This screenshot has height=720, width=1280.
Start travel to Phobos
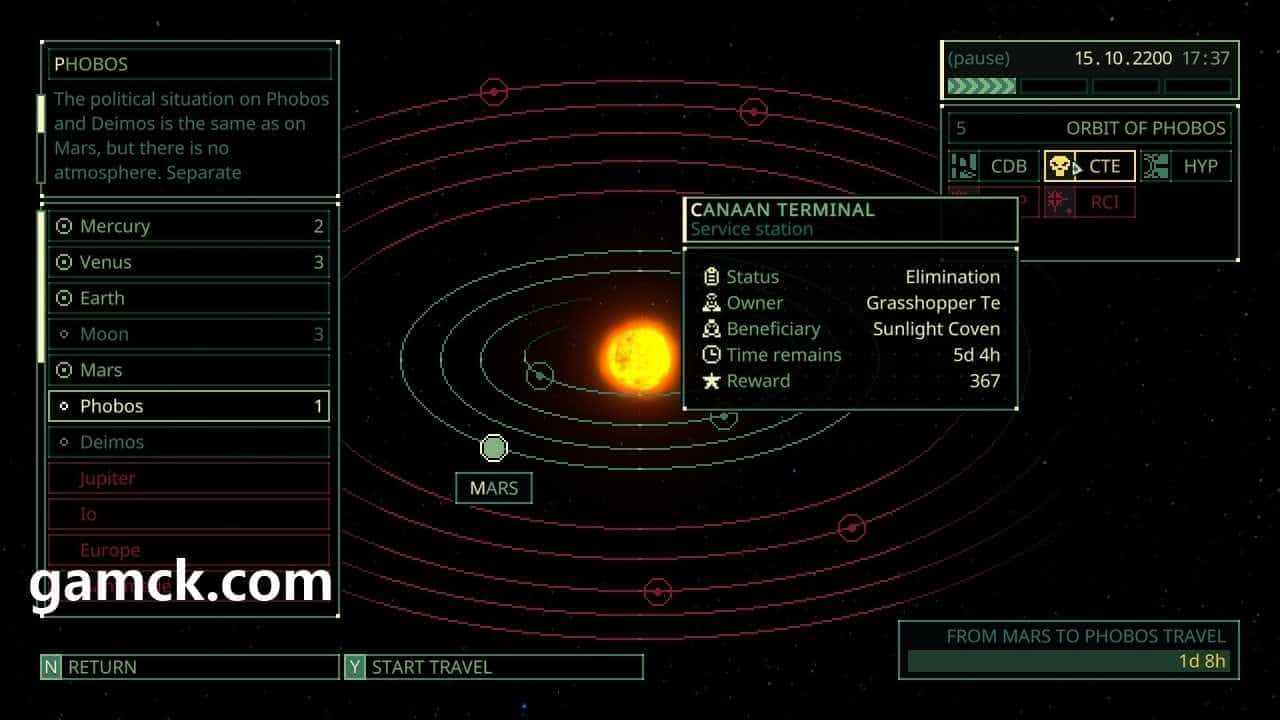click(x=493, y=667)
